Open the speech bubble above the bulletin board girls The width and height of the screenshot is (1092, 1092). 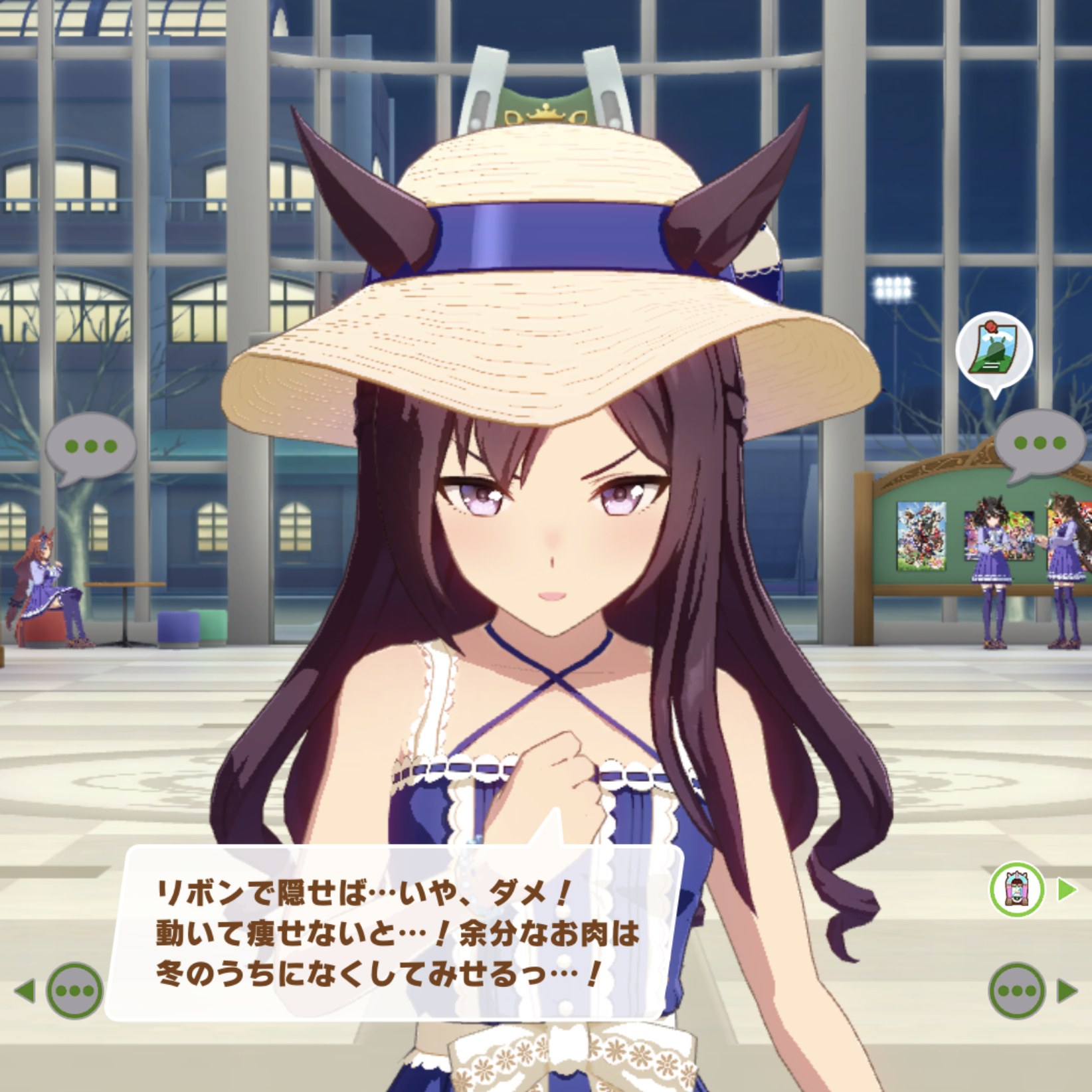click(x=1040, y=443)
